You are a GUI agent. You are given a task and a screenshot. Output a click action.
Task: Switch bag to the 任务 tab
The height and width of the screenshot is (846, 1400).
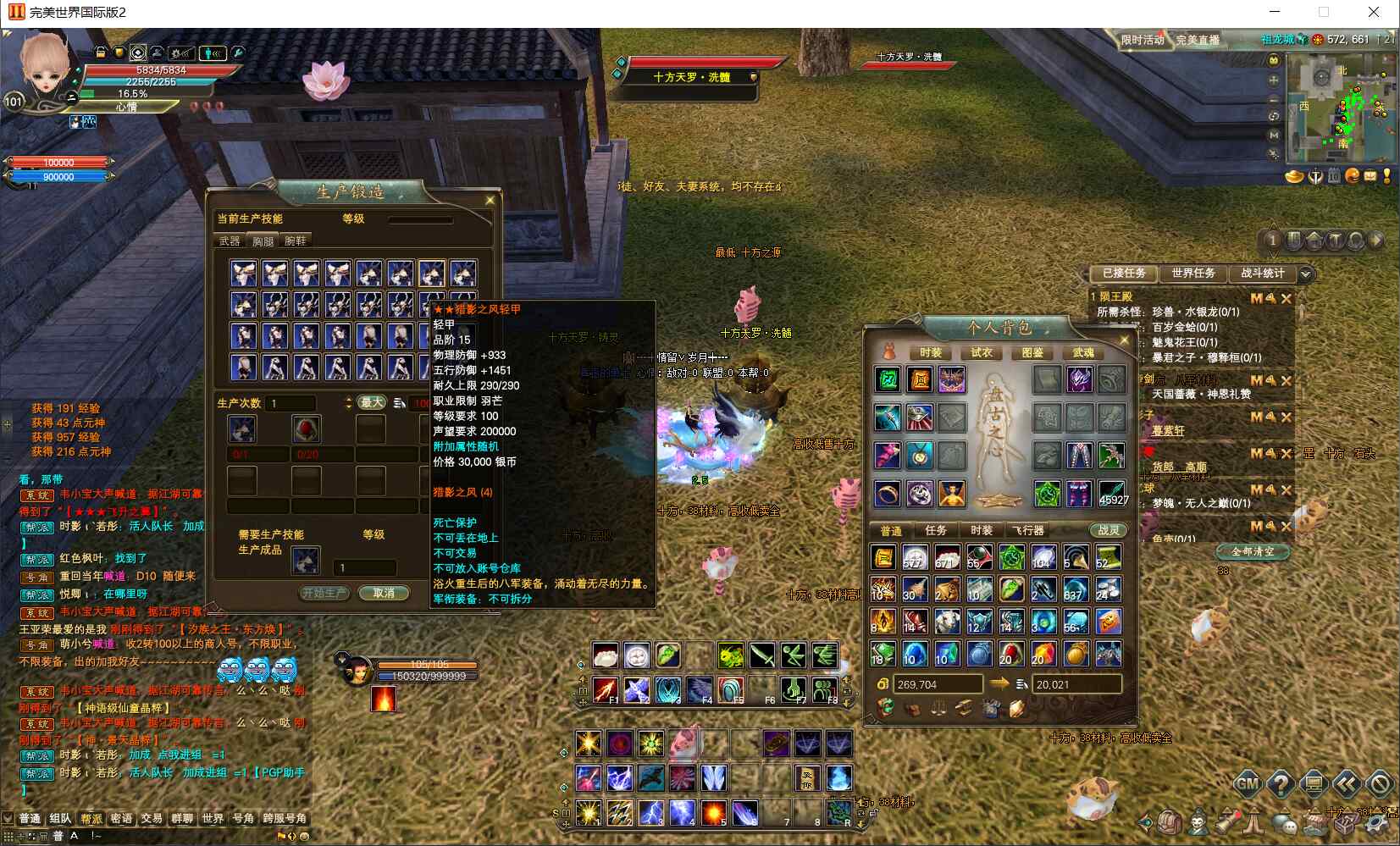tap(936, 530)
